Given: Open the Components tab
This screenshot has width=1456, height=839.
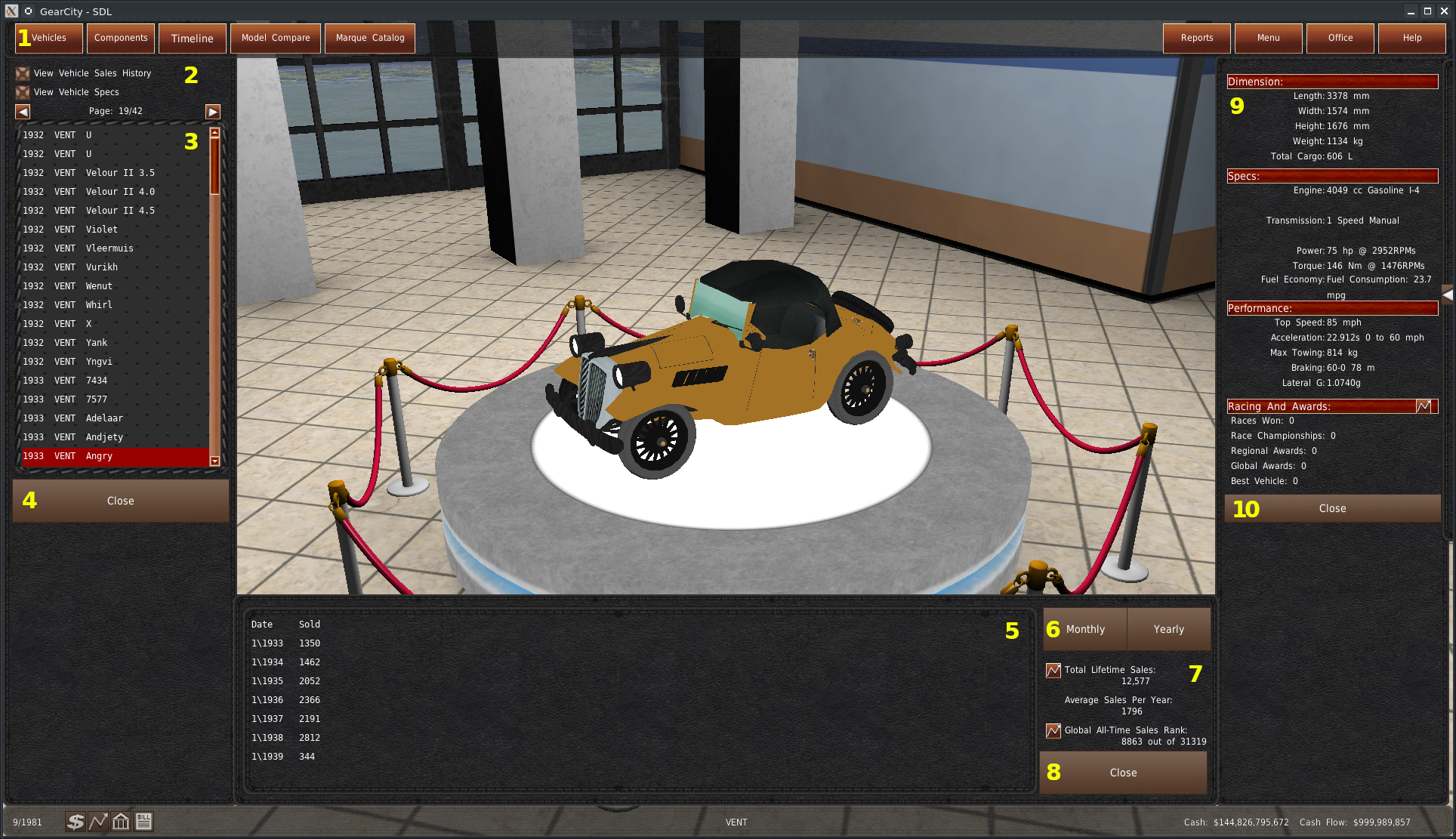Looking at the screenshot, I should click(x=121, y=38).
